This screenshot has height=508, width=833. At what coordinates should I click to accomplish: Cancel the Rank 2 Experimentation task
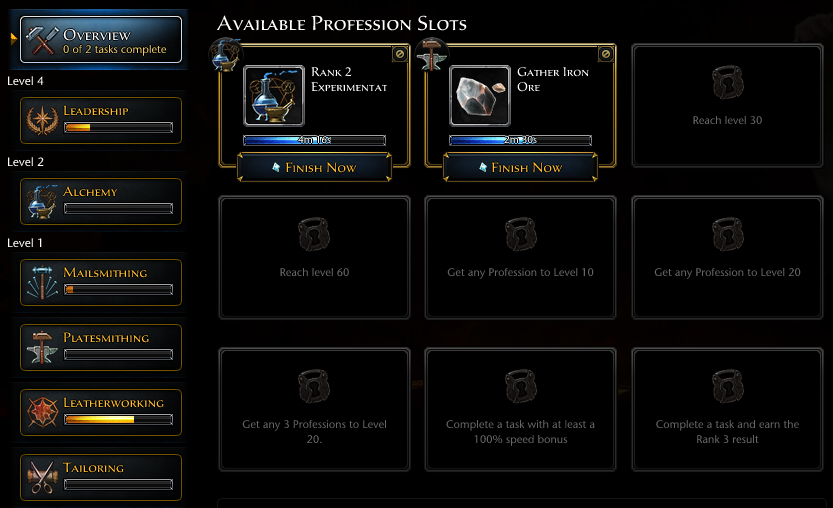click(399, 55)
